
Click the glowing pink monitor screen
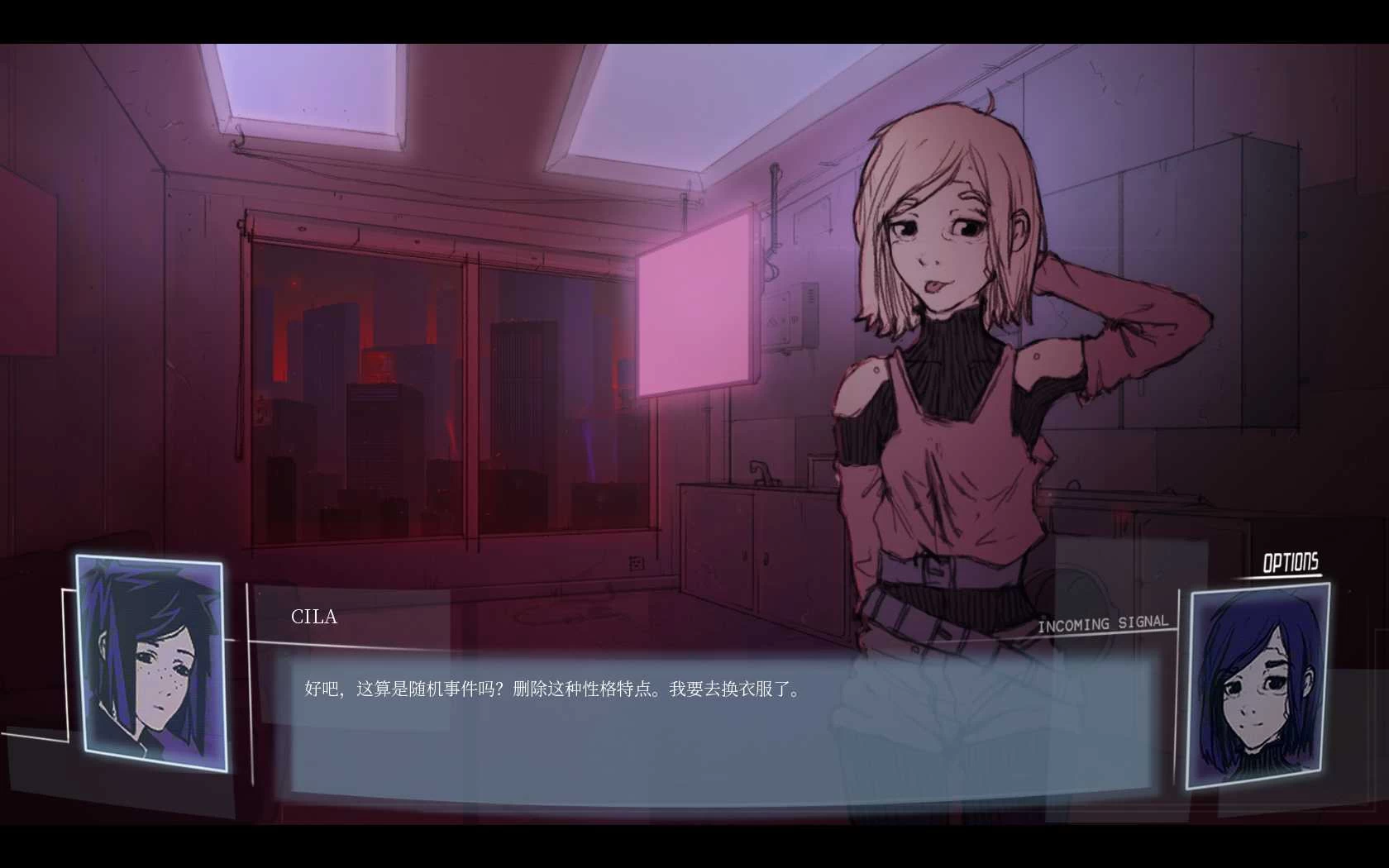pyautogui.click(x=694, y=306)
